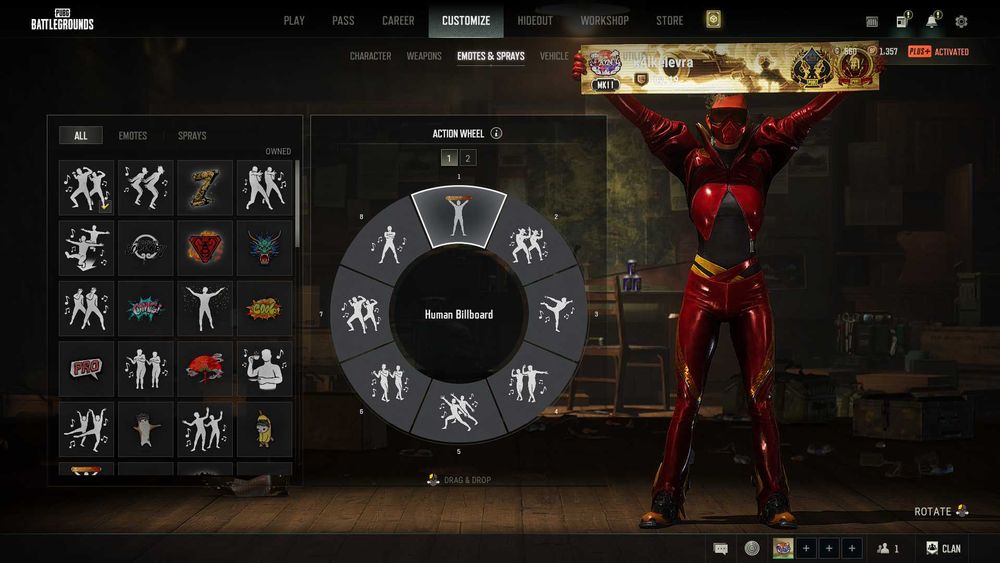Image resolution: width=1000 pixels, height=563 pixels.
Task: Open the Clan panel
Action: click(943, 548)
